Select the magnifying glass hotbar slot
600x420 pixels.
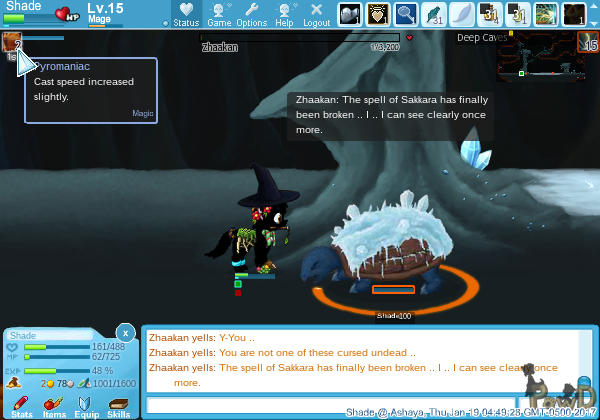tap(408, 14)
